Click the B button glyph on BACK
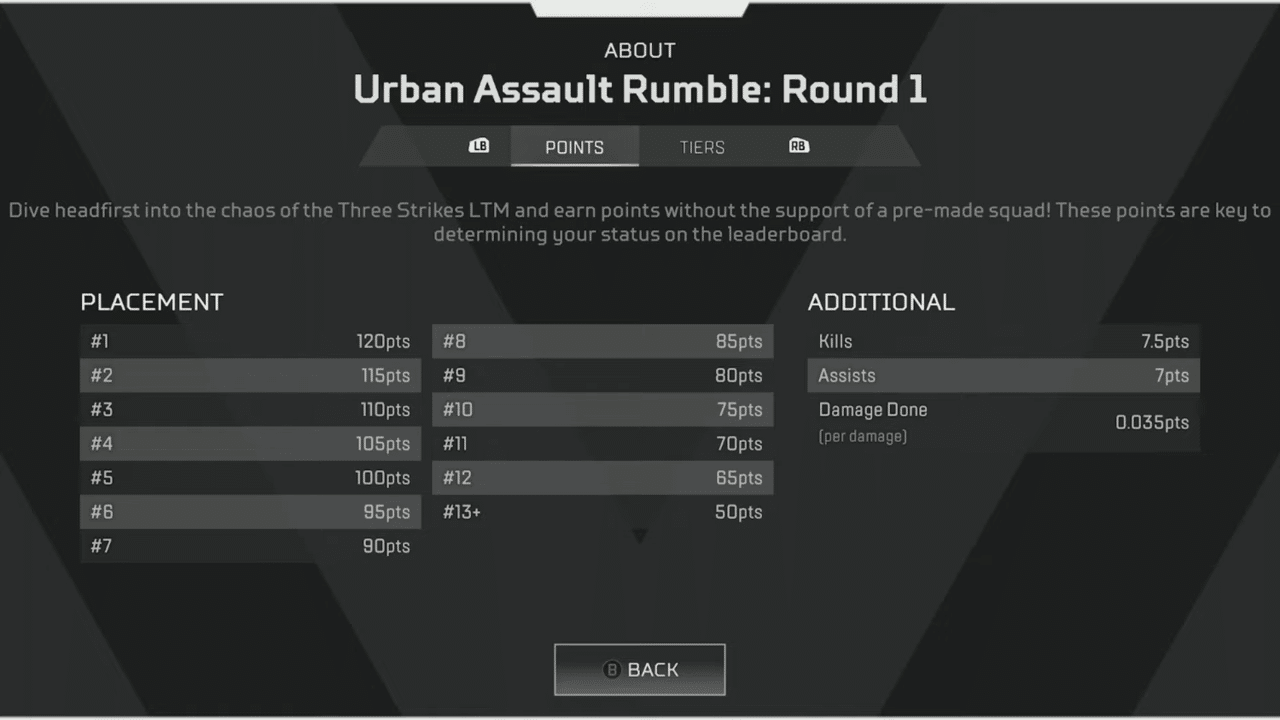 (x=611, y=670)
